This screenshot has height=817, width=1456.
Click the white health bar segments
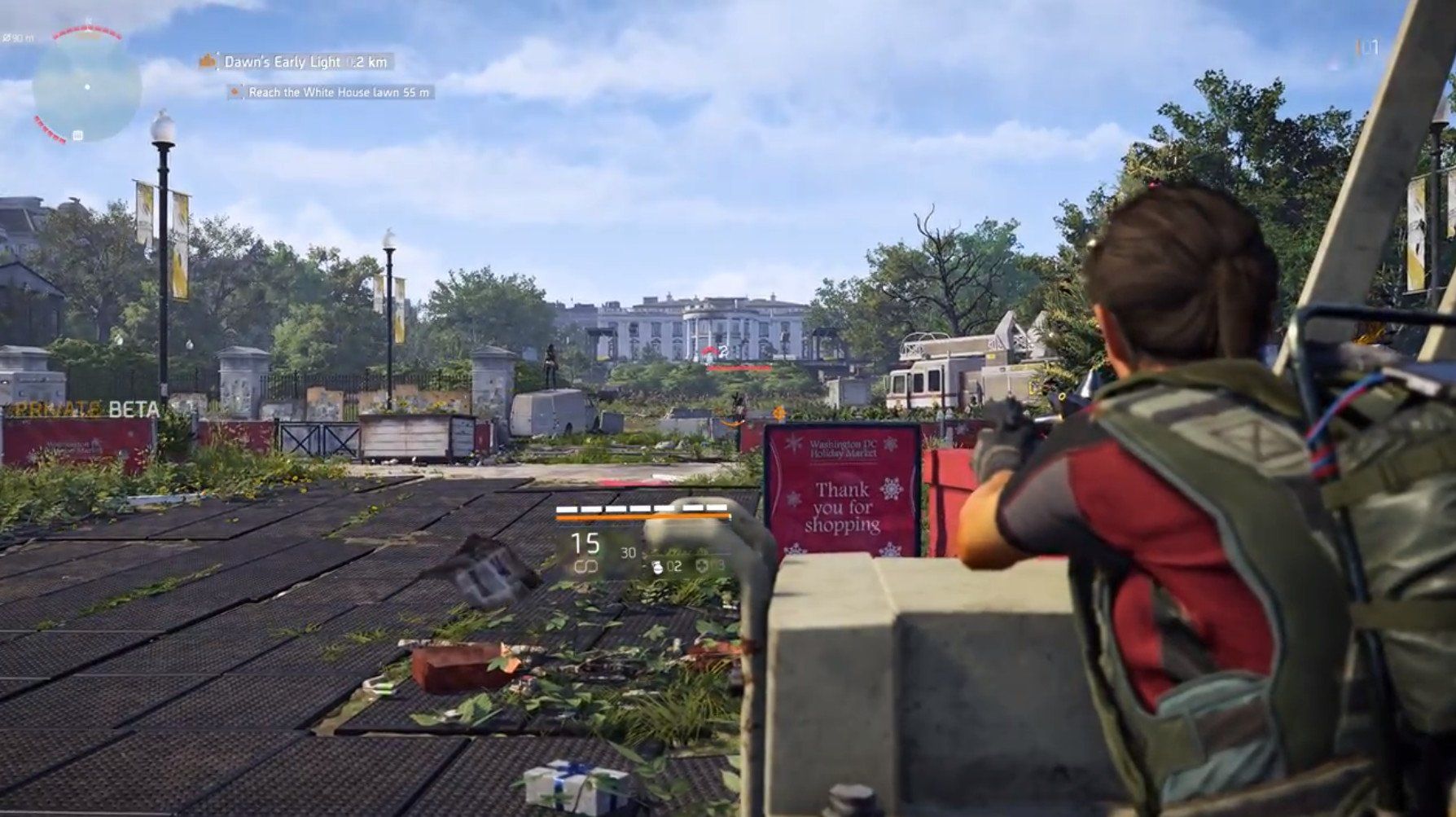(x=643, y=507)
